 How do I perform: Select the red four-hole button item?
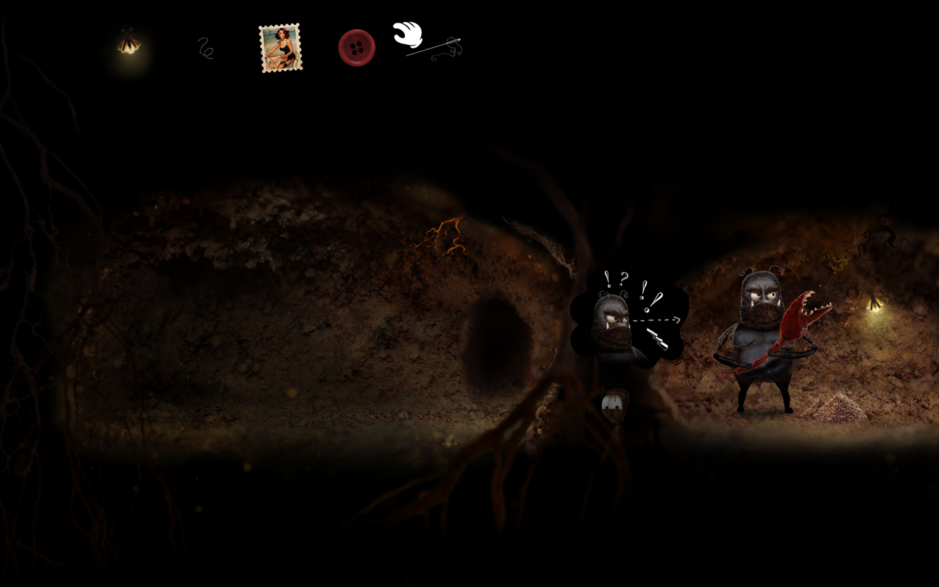click(356, 48)
